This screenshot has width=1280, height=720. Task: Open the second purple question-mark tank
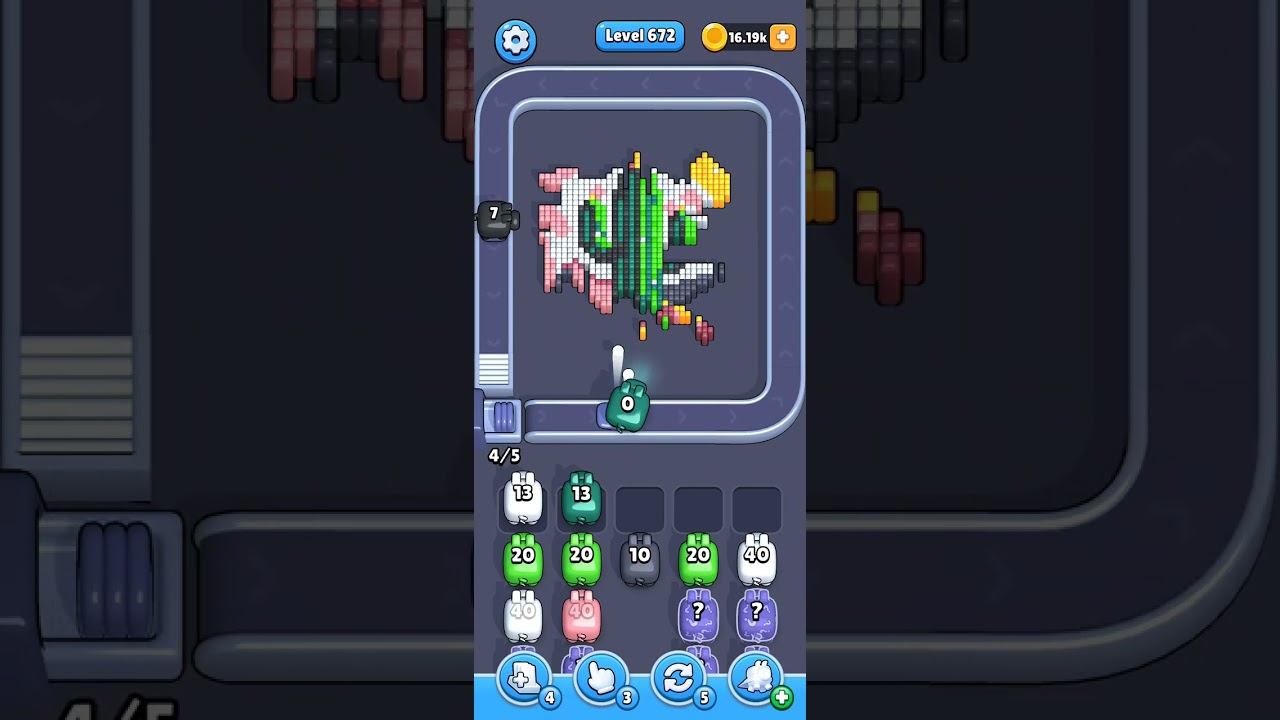click(x=756, y=615)
